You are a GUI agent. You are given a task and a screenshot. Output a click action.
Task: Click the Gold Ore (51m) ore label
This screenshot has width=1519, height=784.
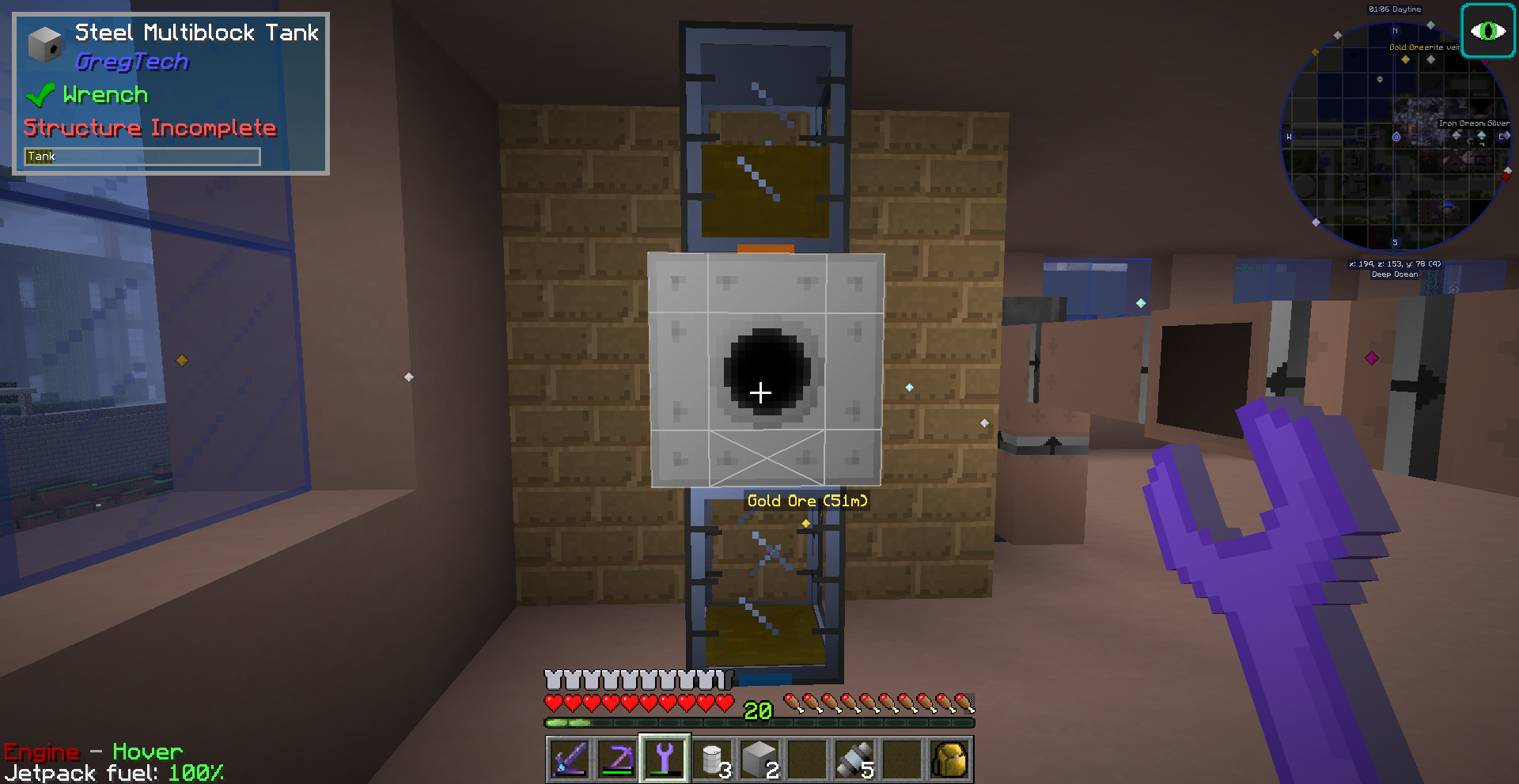pos(808,501)
